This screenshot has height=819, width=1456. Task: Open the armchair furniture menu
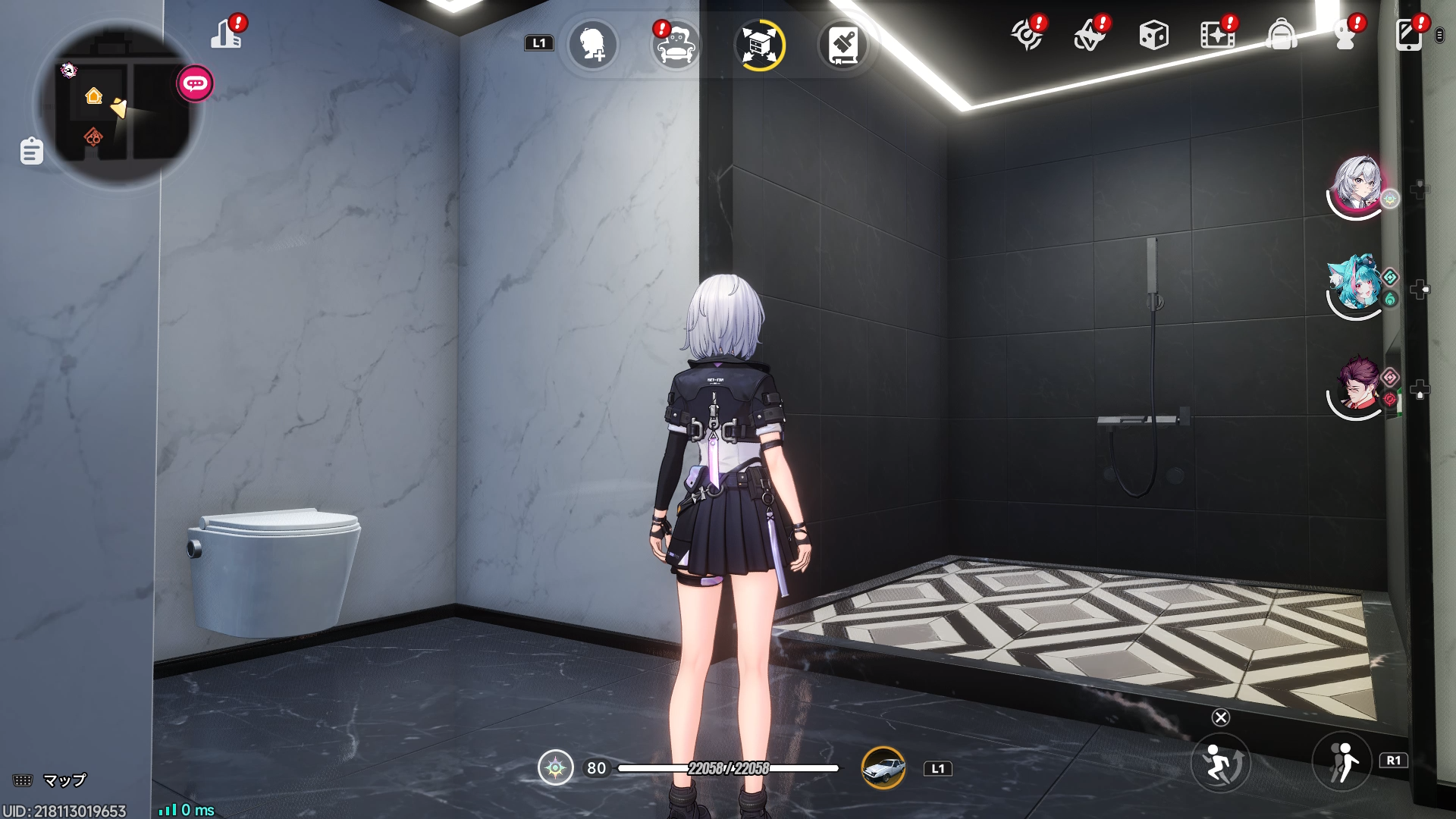point(676,45)
